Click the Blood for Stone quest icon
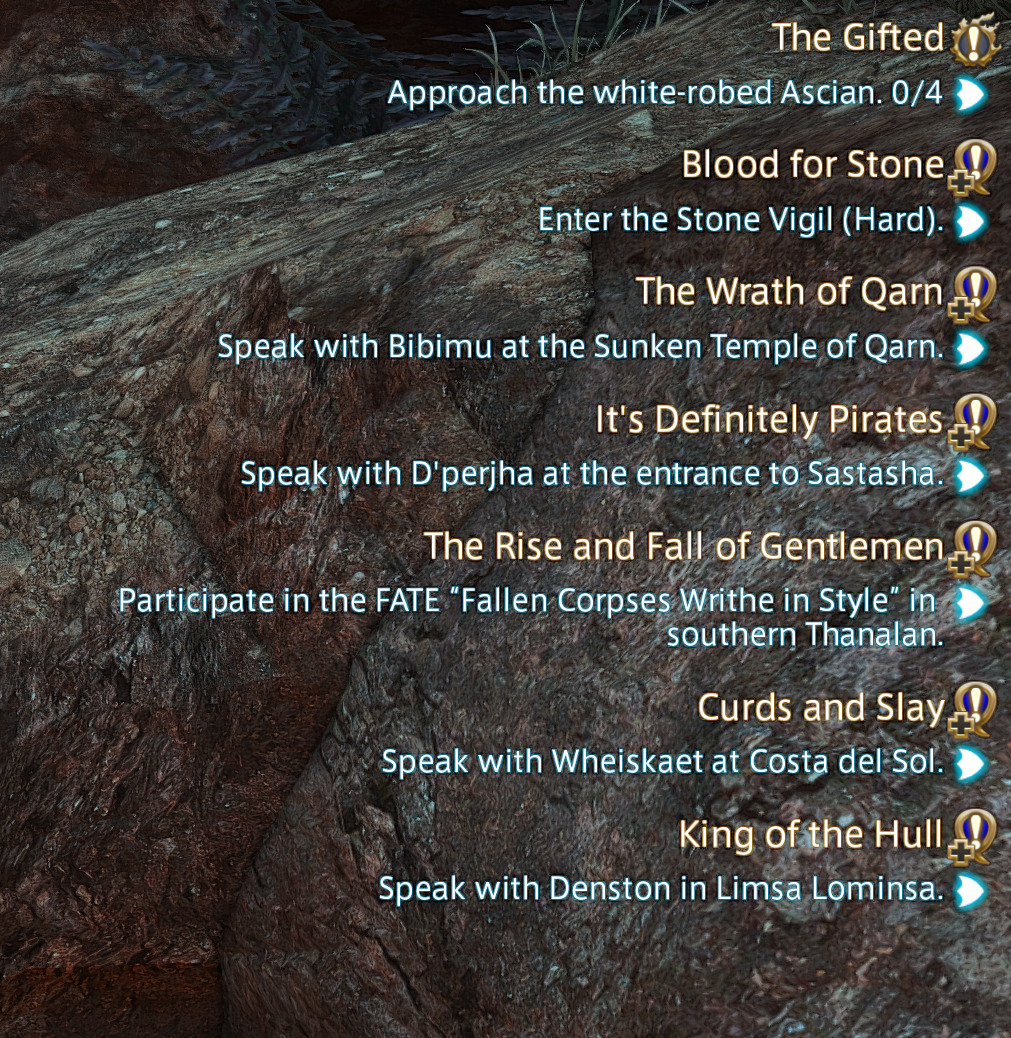 point(971,167)
